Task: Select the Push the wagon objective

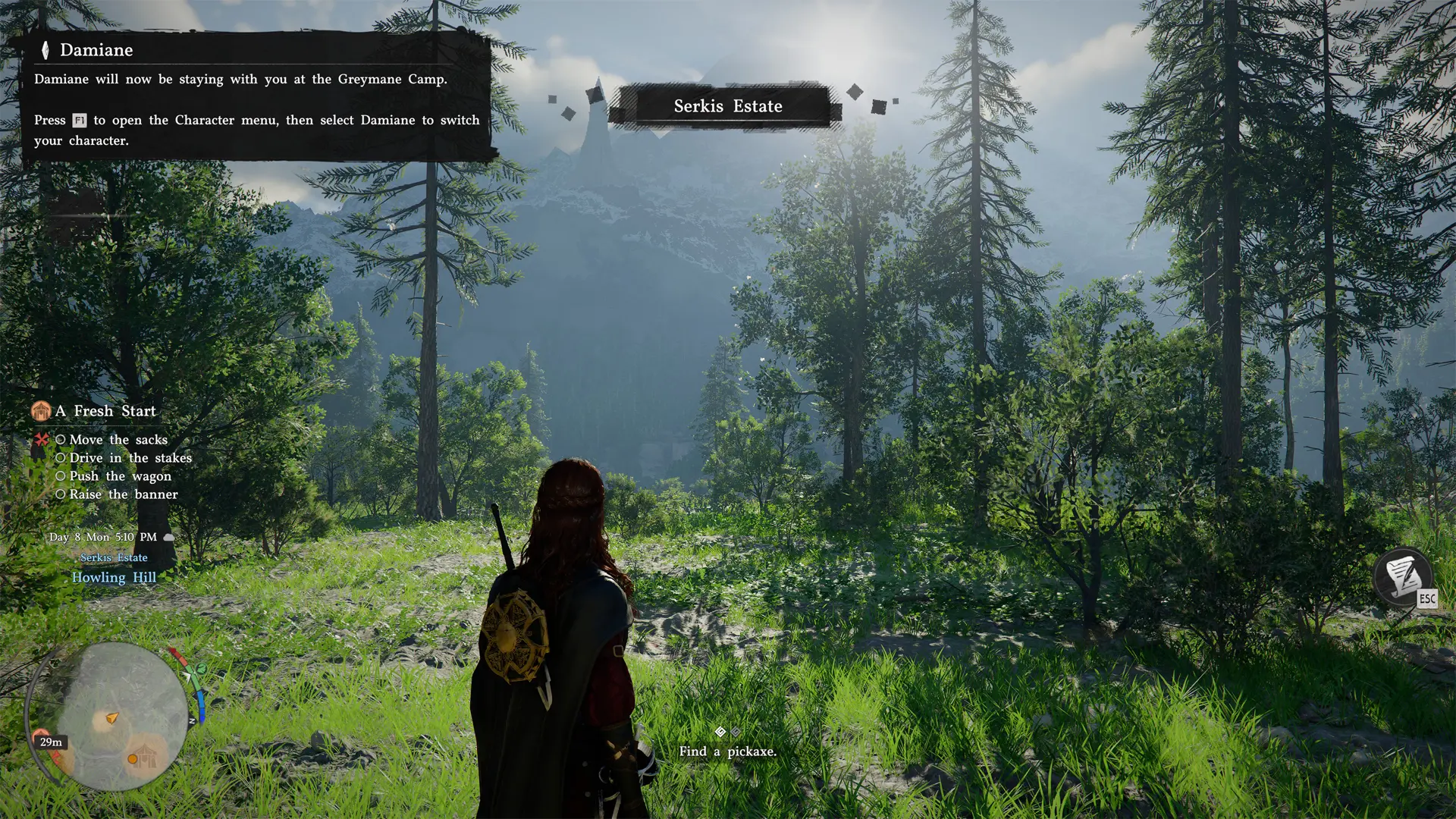Action: tap(120, 476)
